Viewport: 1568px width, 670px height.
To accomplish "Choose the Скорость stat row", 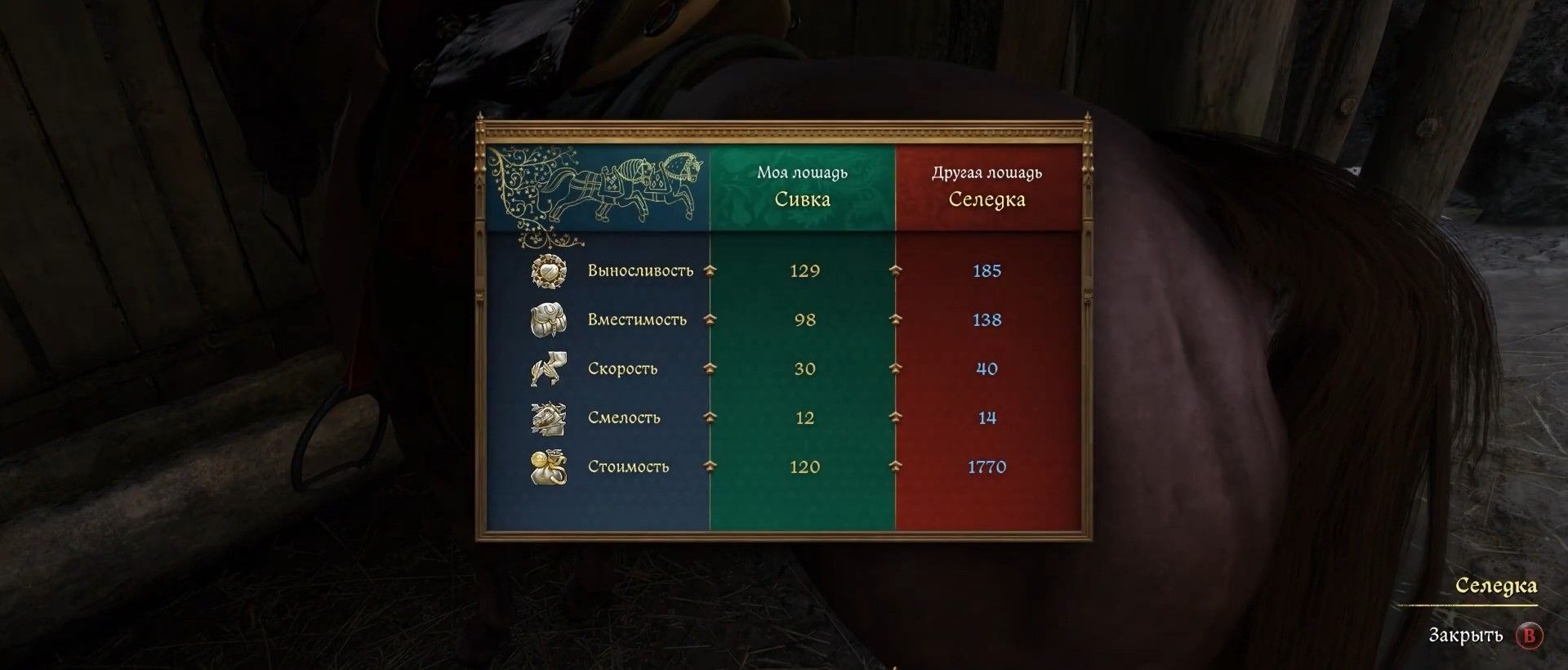I will [x=622, y=368].
